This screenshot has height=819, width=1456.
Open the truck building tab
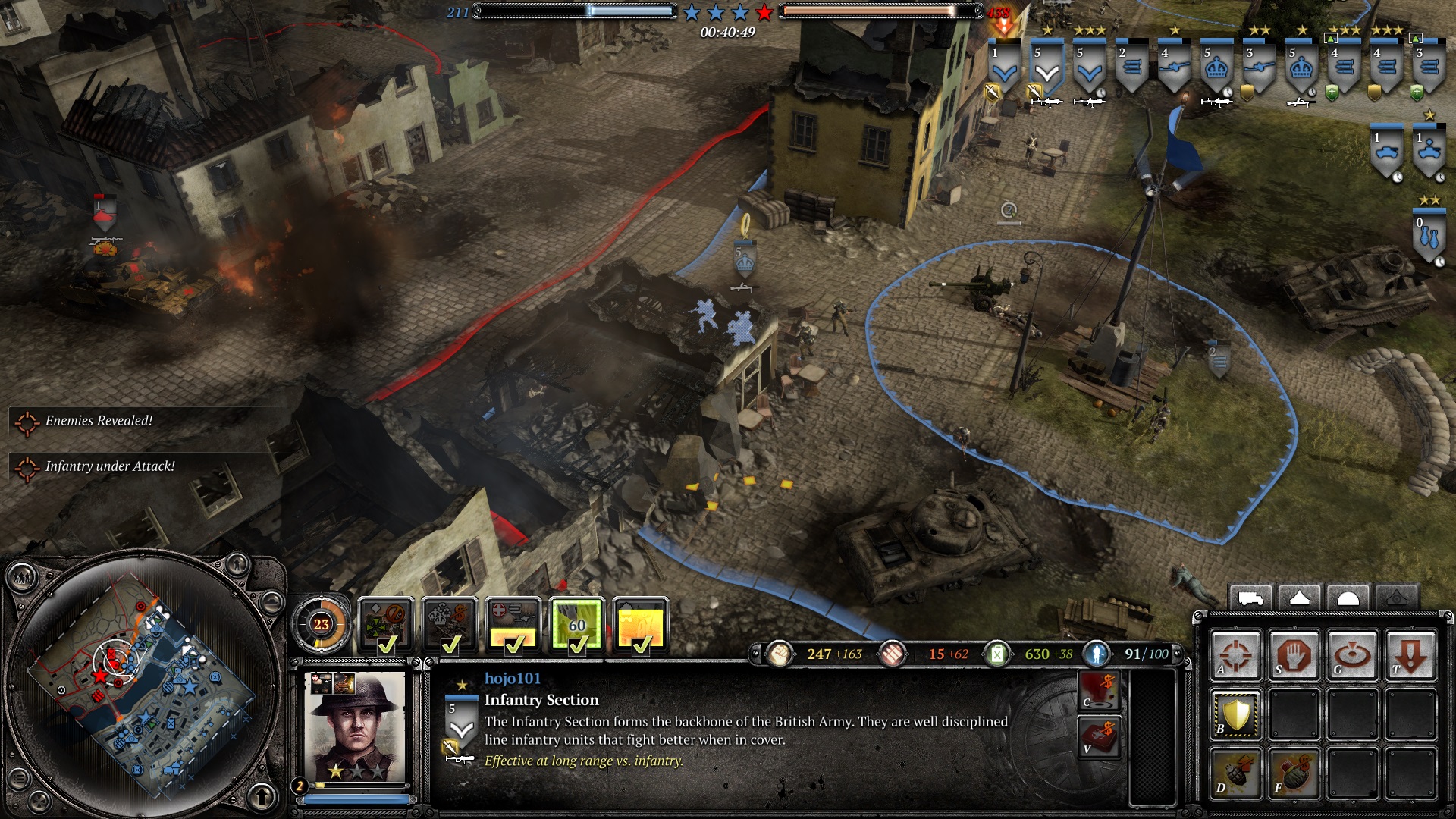1250,598
